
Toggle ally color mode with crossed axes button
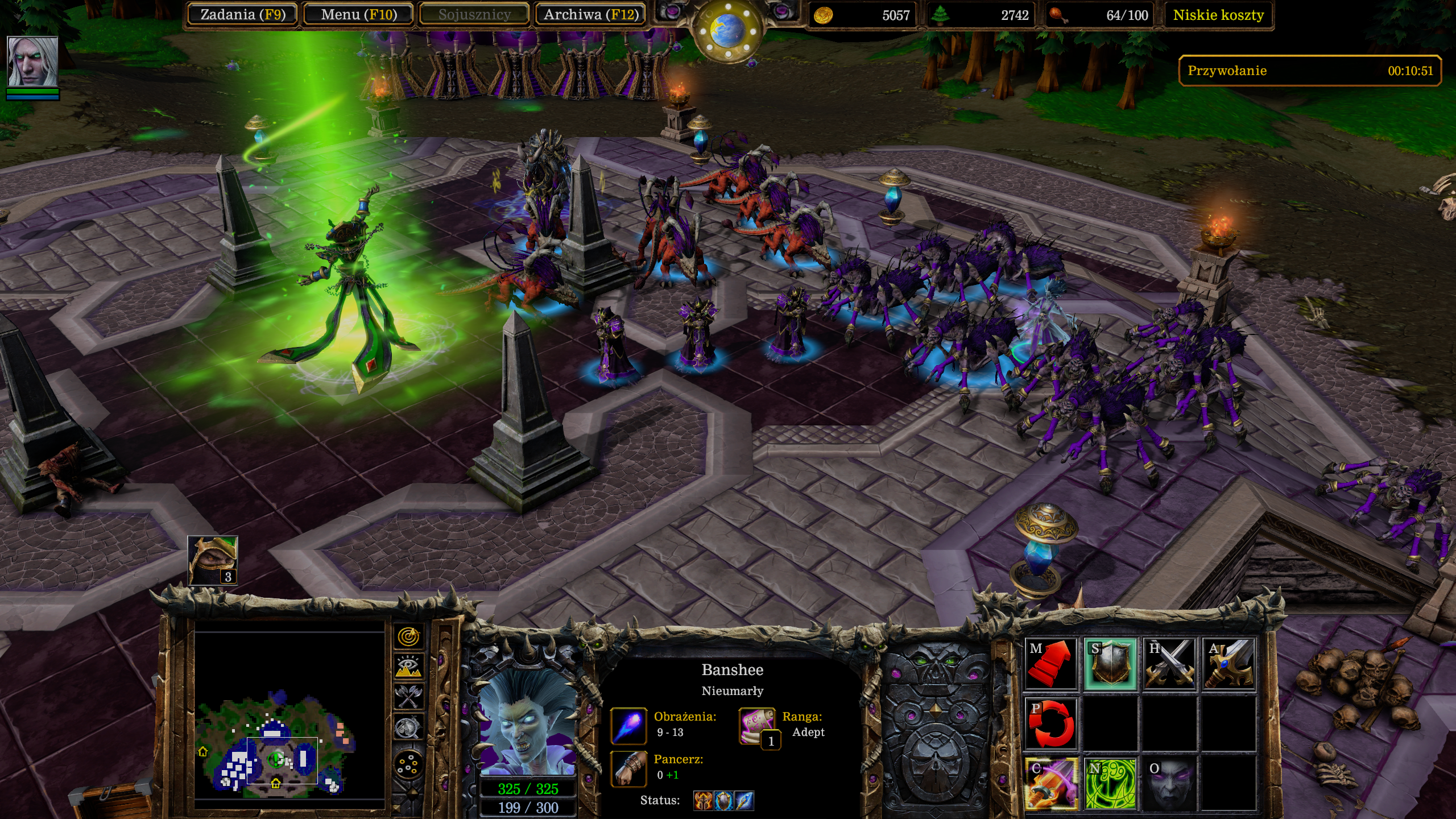pos(408,696)
